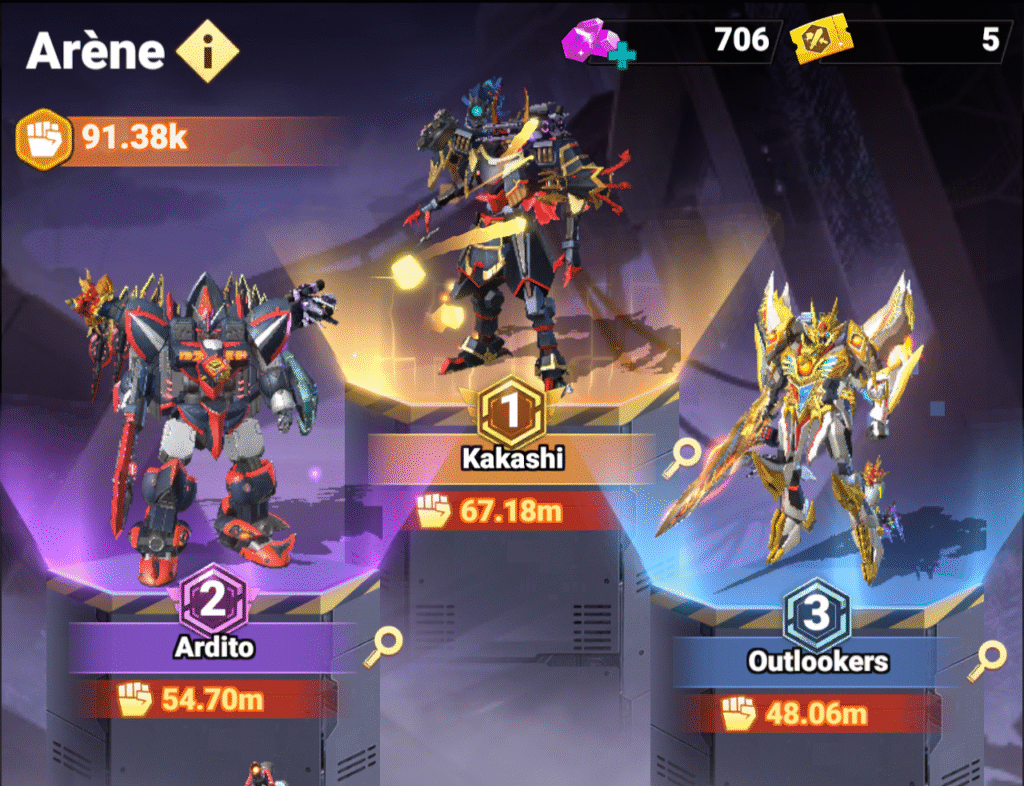This screenshot has height=786, width=1024.
Task: Select the rank 3 Outlookers name banner
Action: (x=817, y=661)
